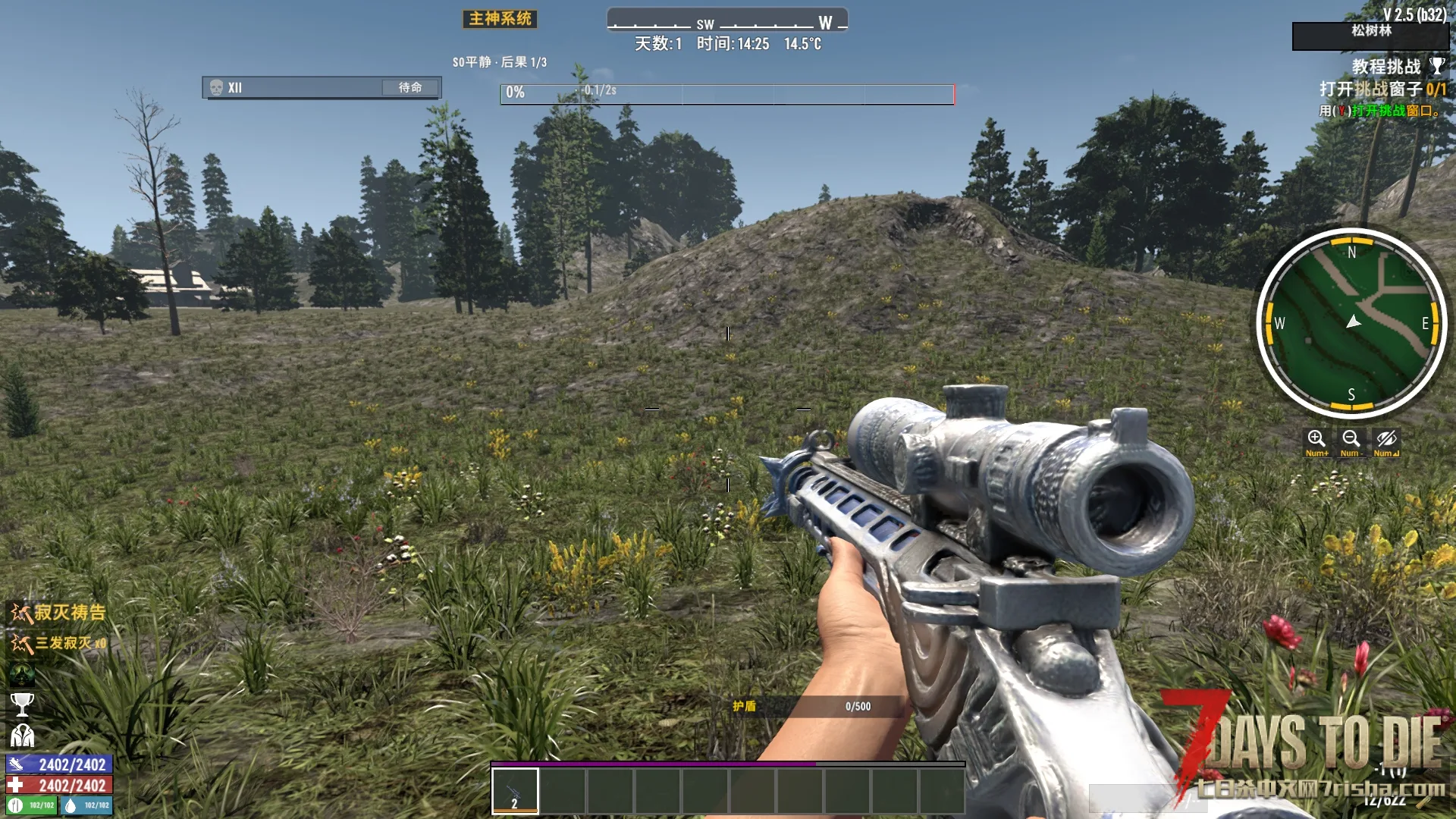The height and width of the screenshot is (819, 1456).
Task: Zoom in the minimap with magnifier plus
Action: point(1316,439)
